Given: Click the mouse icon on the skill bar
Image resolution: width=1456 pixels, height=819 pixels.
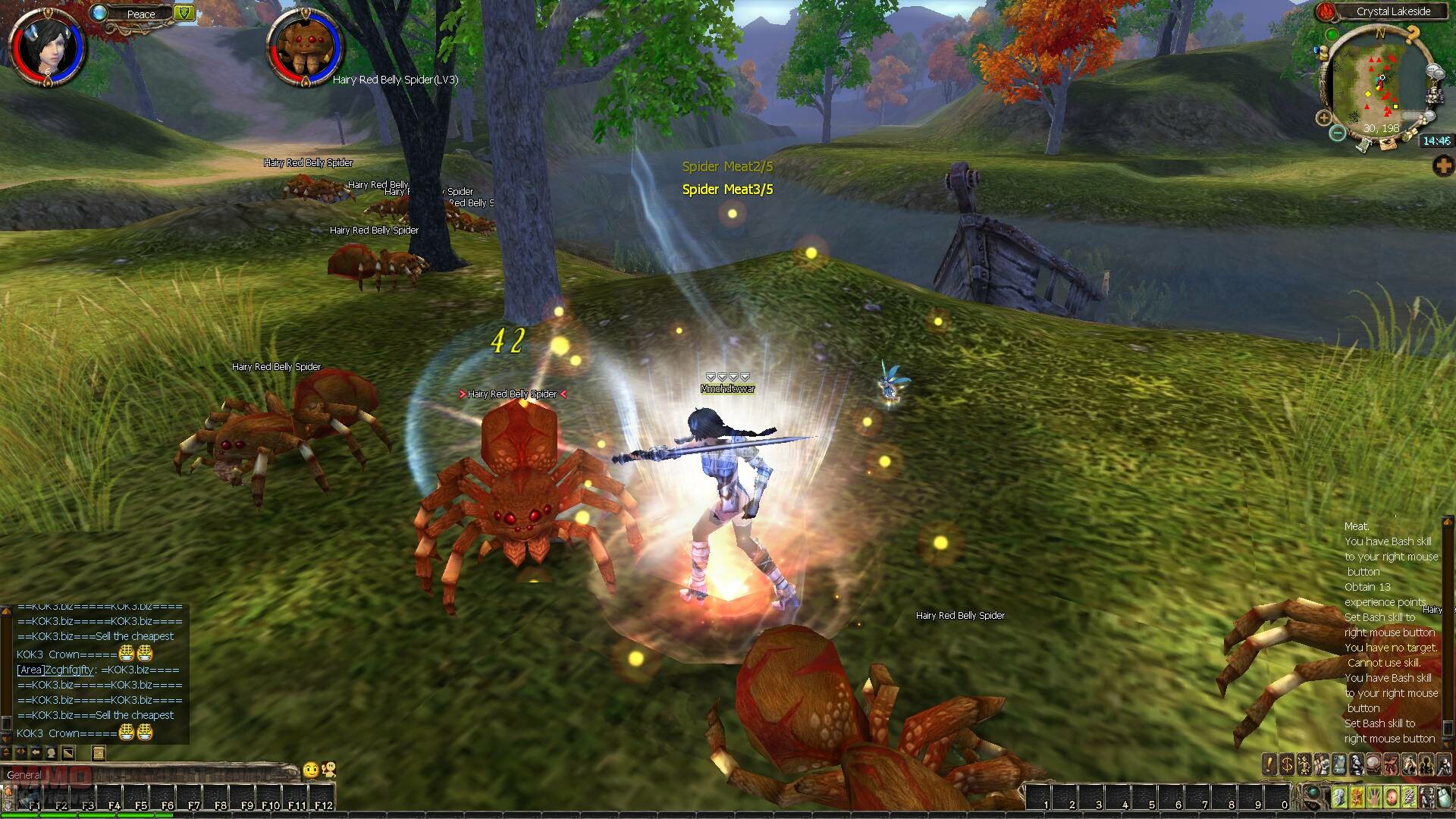Looking at the screenshot, I should [1442, 798].
